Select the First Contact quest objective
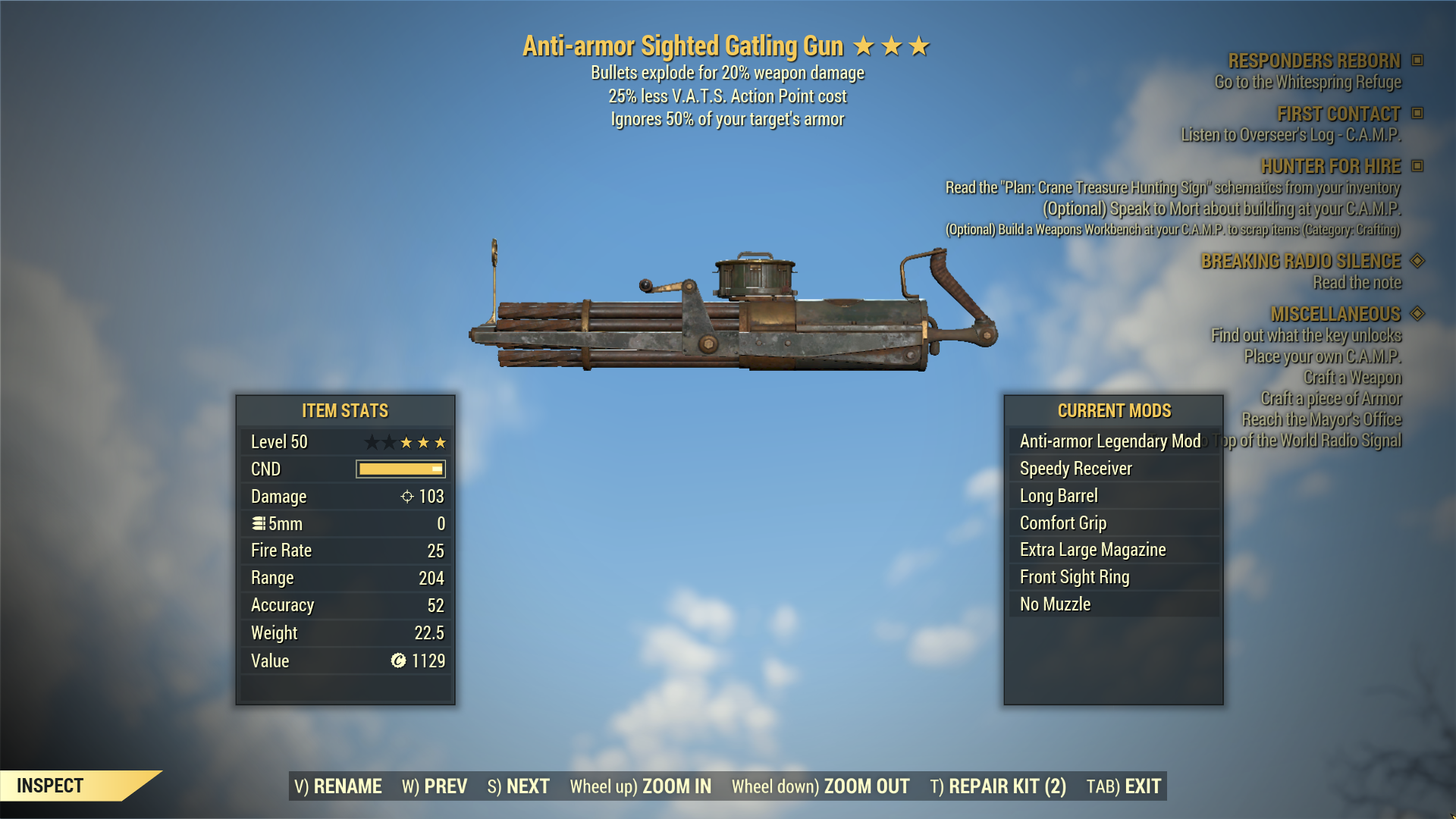The image size is (1456, 819). 1338,114
